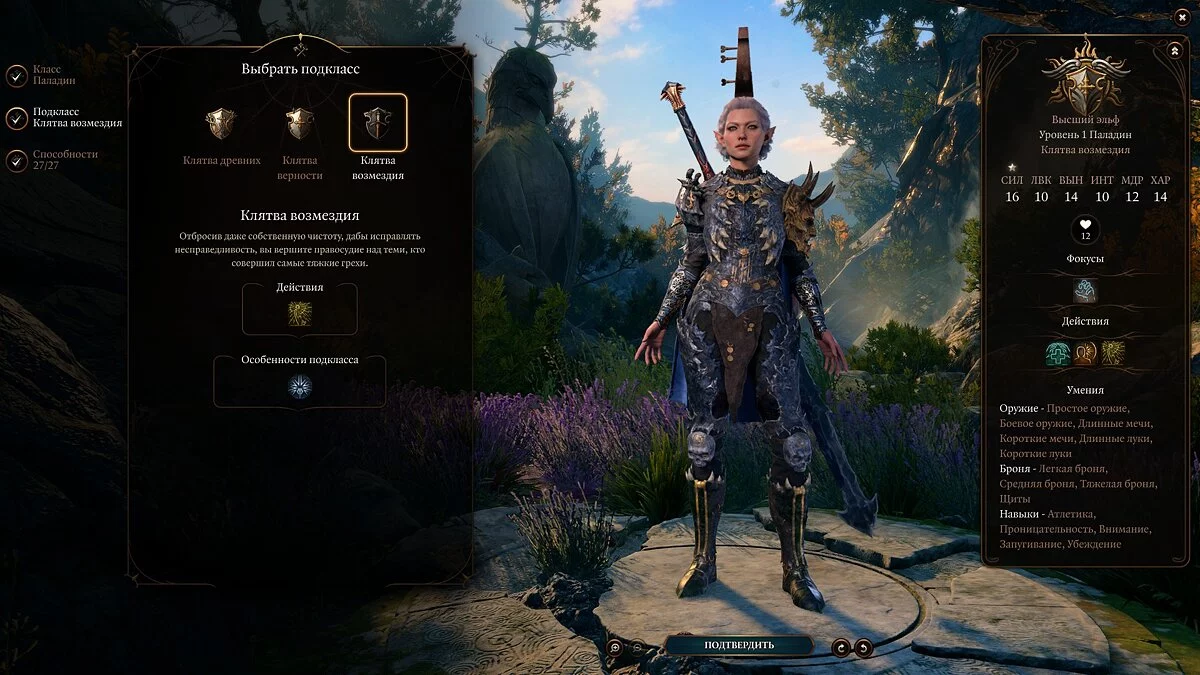Inspect the green healing hand action icon

(x=1058, y=353)
